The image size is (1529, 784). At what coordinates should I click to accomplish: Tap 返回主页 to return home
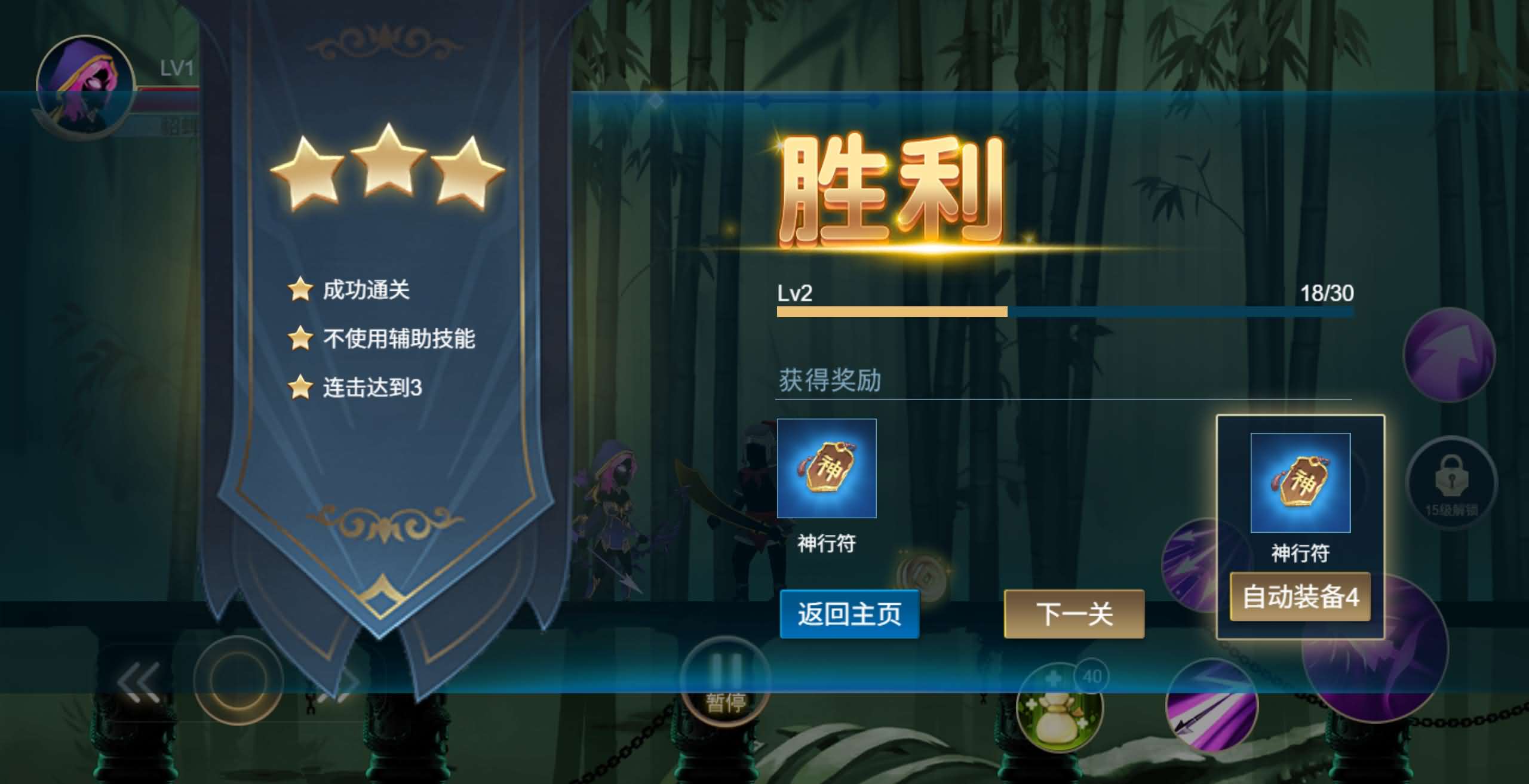849,616
